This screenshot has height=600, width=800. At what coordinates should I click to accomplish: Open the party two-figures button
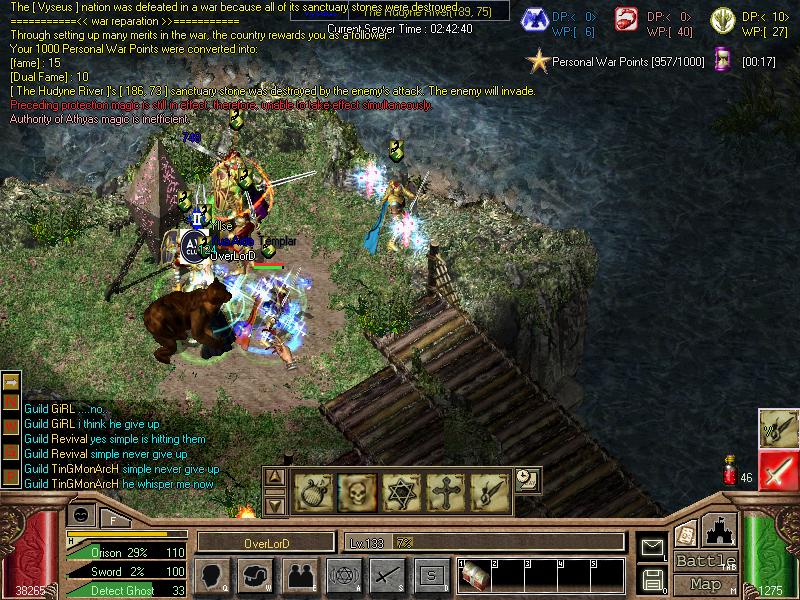coord(299,575)
